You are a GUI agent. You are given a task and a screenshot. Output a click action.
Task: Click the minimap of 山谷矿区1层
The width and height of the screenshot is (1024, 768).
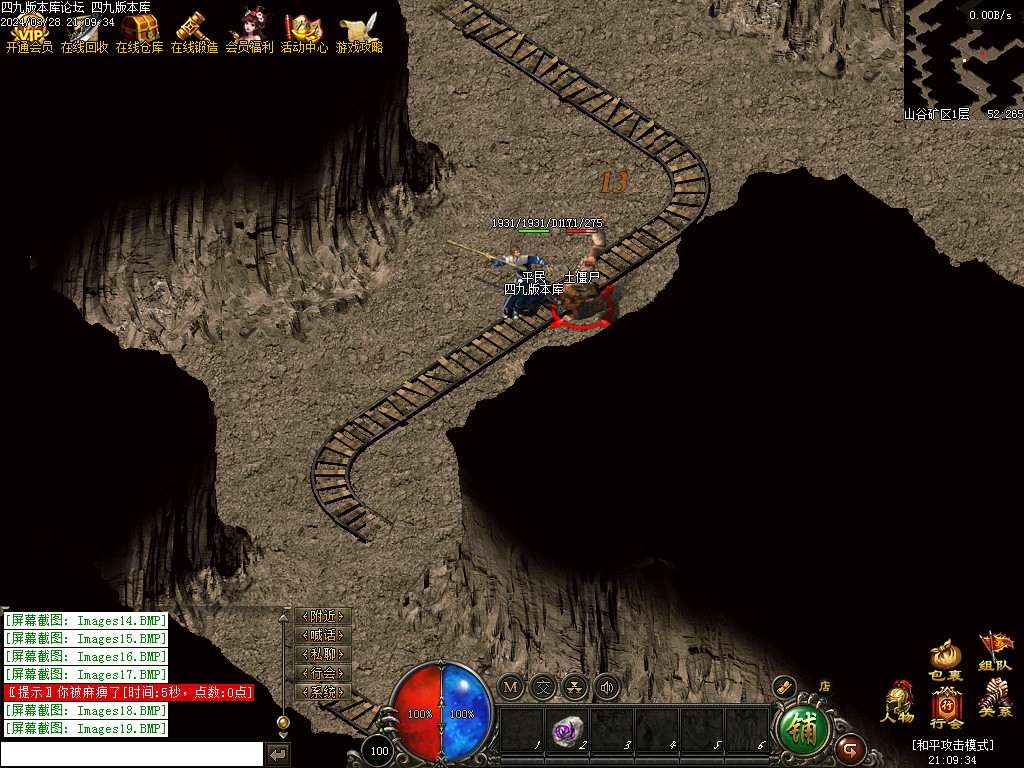[x=962, y=52]
